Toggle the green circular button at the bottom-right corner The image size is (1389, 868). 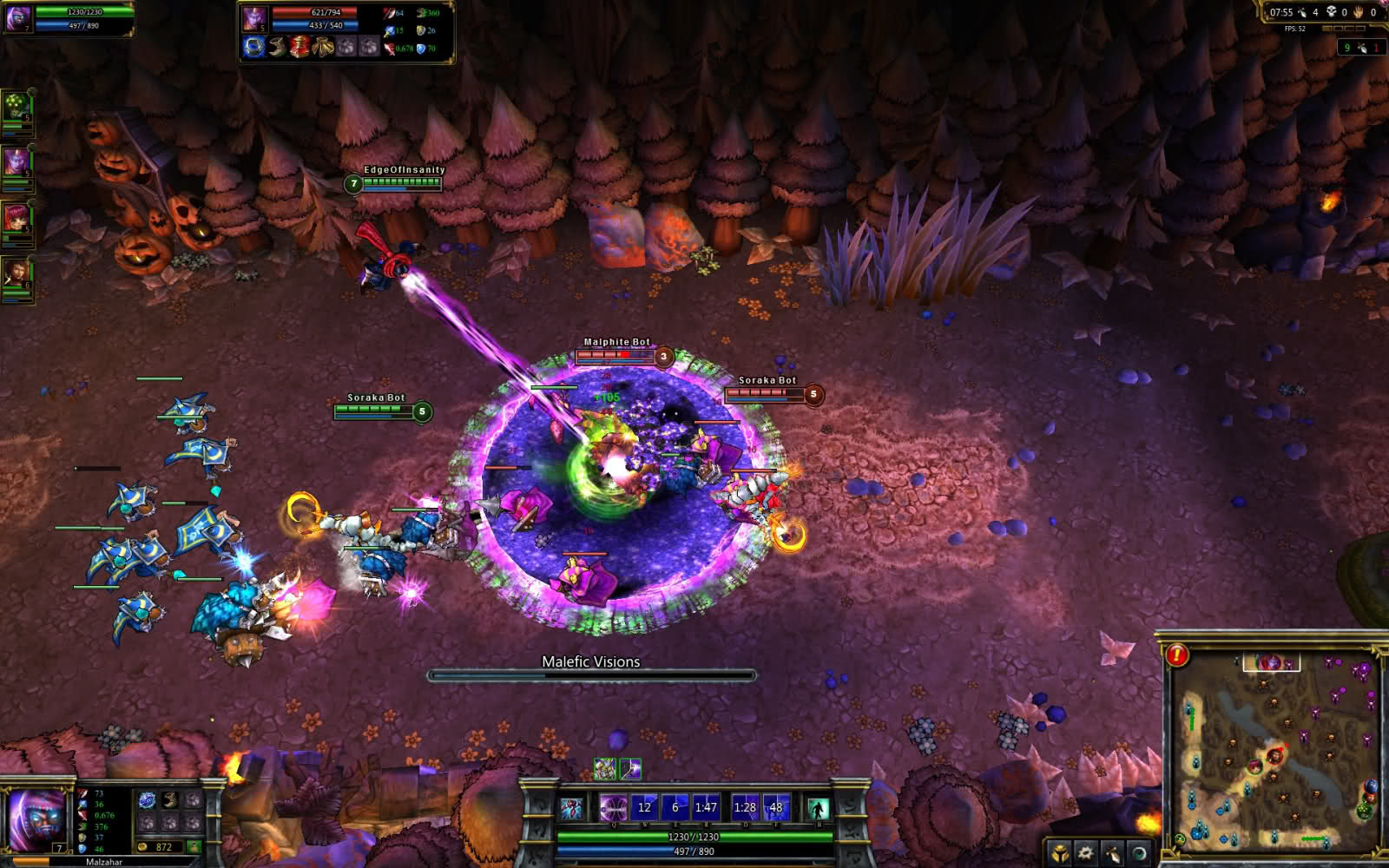[x=1180, y=838]
